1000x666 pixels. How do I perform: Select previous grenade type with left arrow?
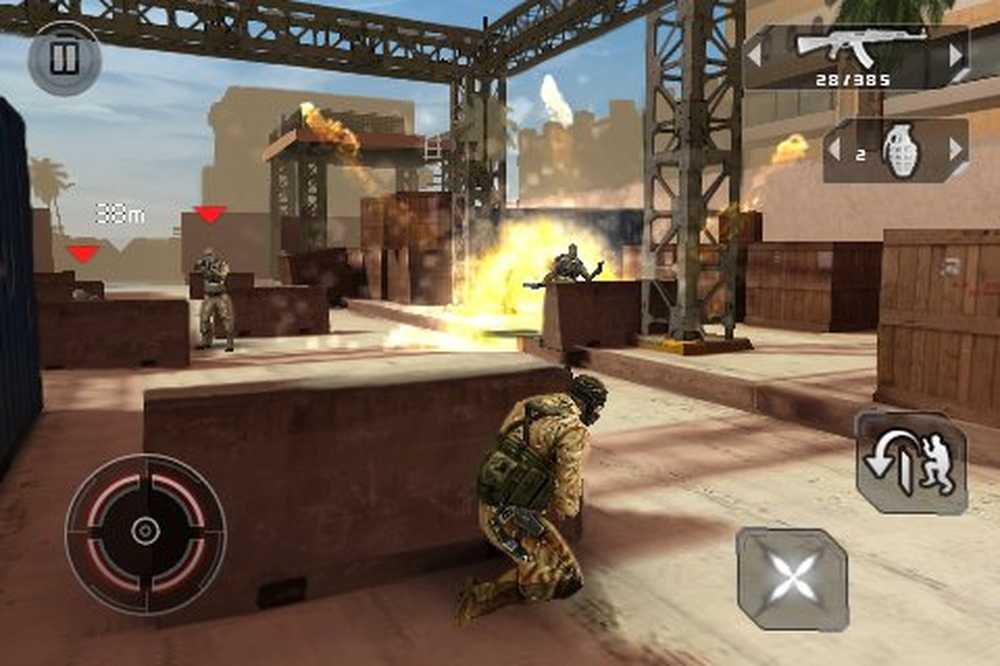click(x=834, y=150)
